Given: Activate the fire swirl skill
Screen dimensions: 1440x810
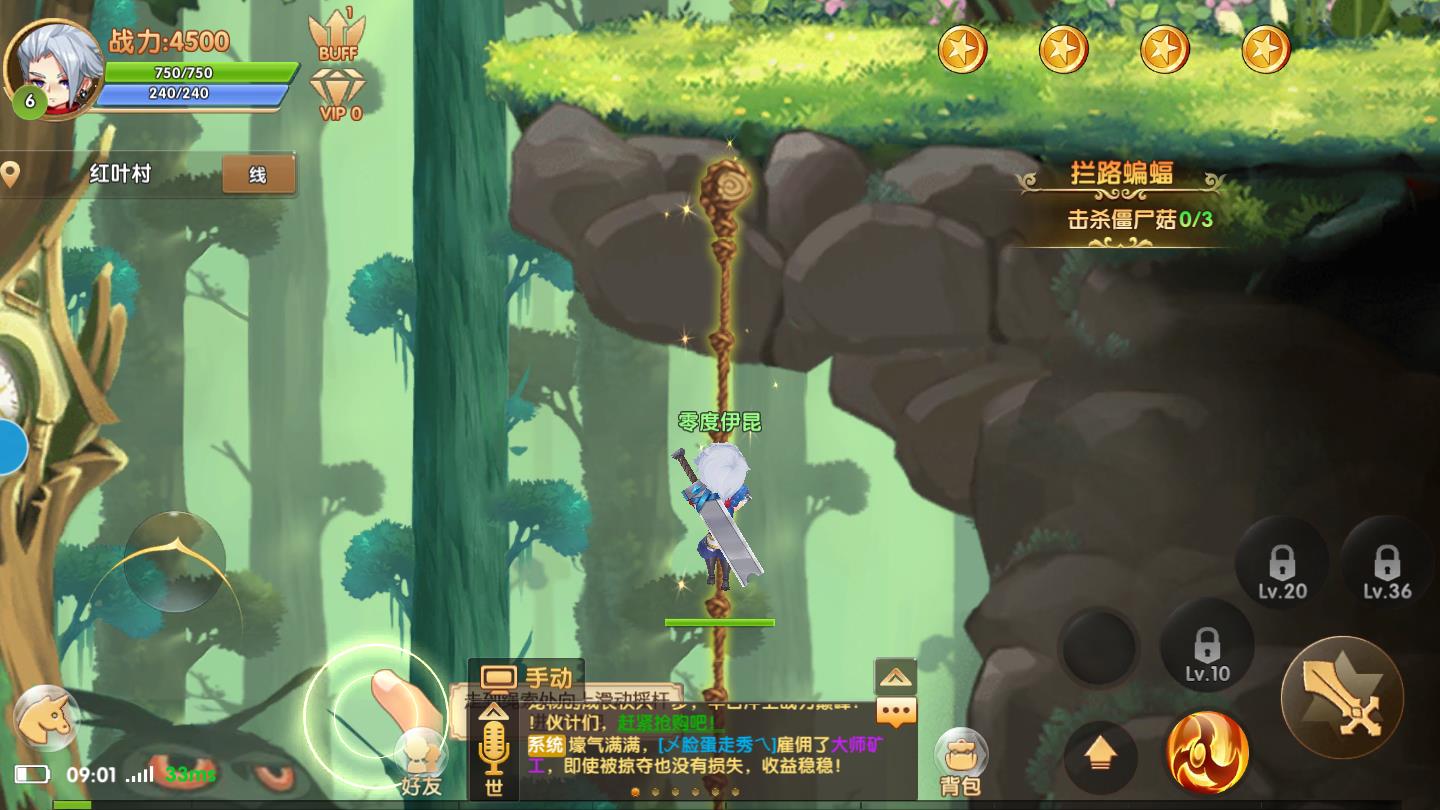Looking at the screenshot, I should (x=1208, y=752).
